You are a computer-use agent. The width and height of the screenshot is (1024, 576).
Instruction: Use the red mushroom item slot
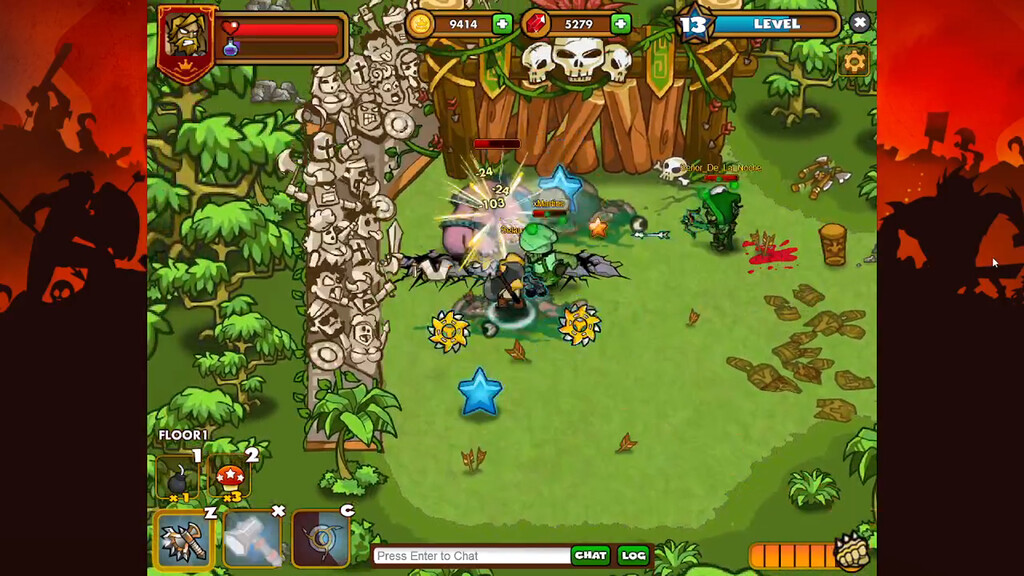coord(230,479)
